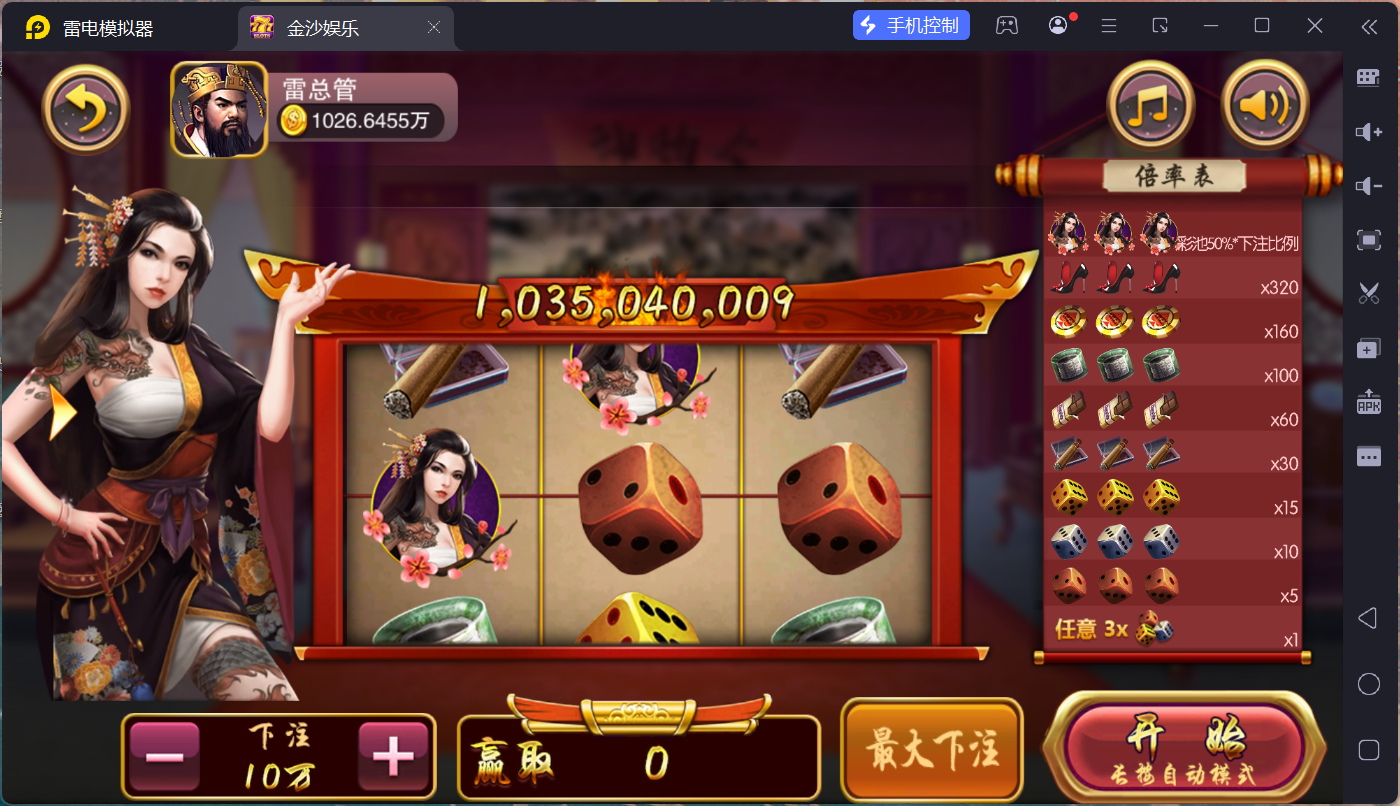
Task: Open the hamburger menu in the title bar
Action: [x=1109, y=24]
